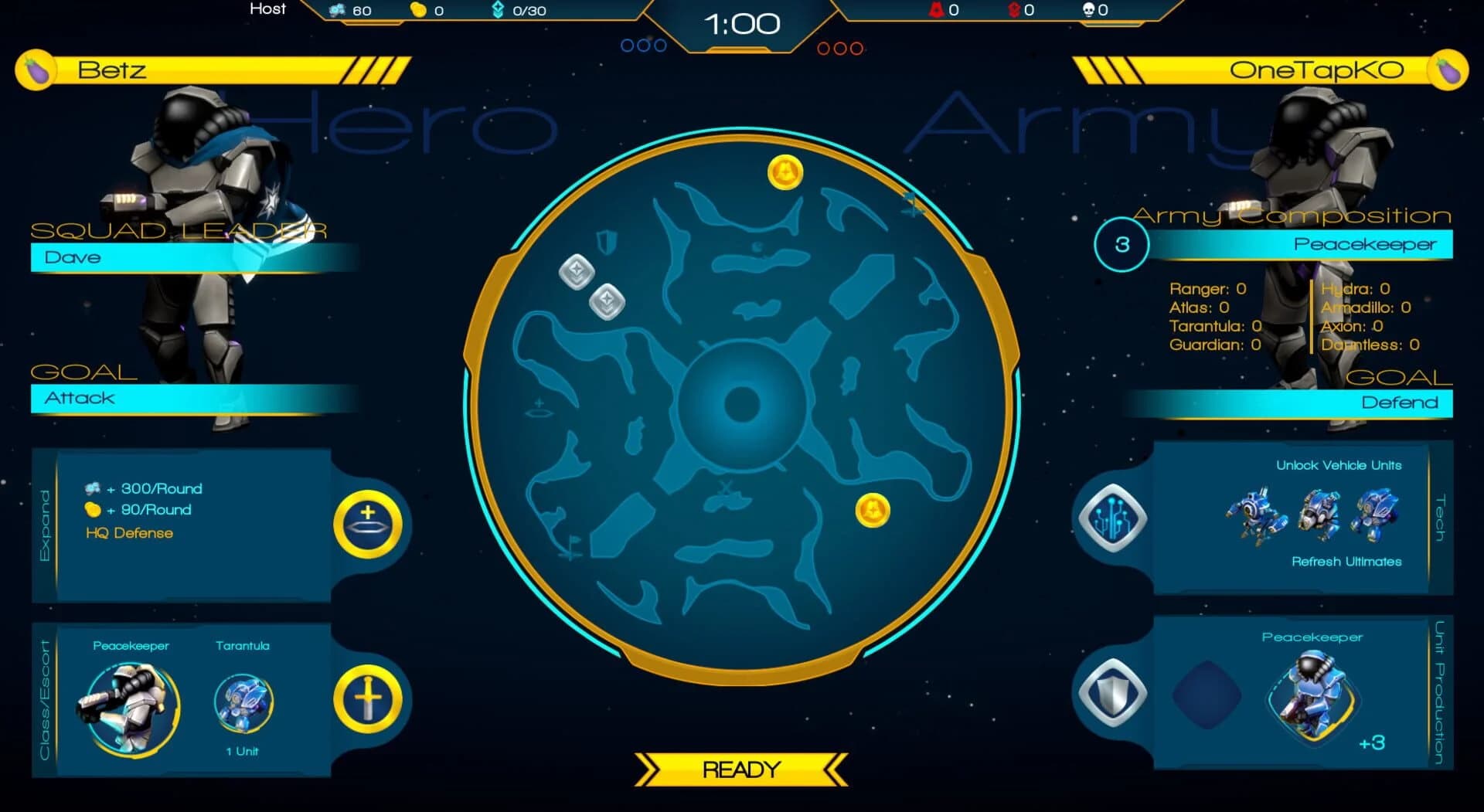Image resolution: width=1484 pixels, height=812 pixels.
Task: Expand the HQ Defense option
Action: click(129, 533)
